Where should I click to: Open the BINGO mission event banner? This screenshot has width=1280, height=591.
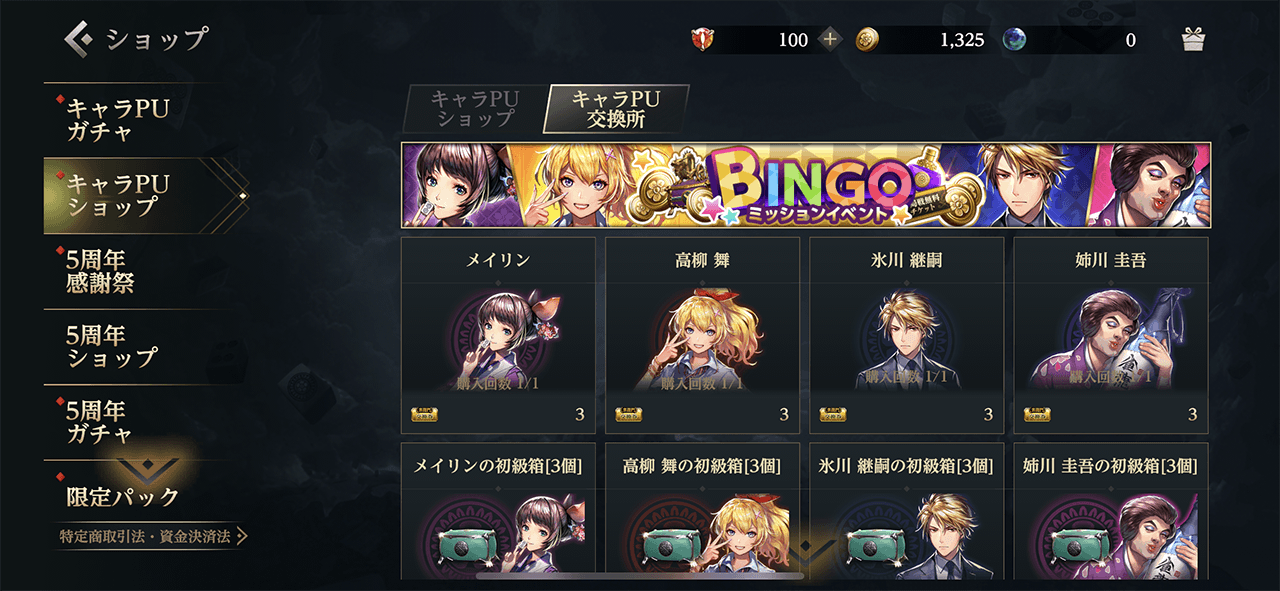[x=805, y=185]
